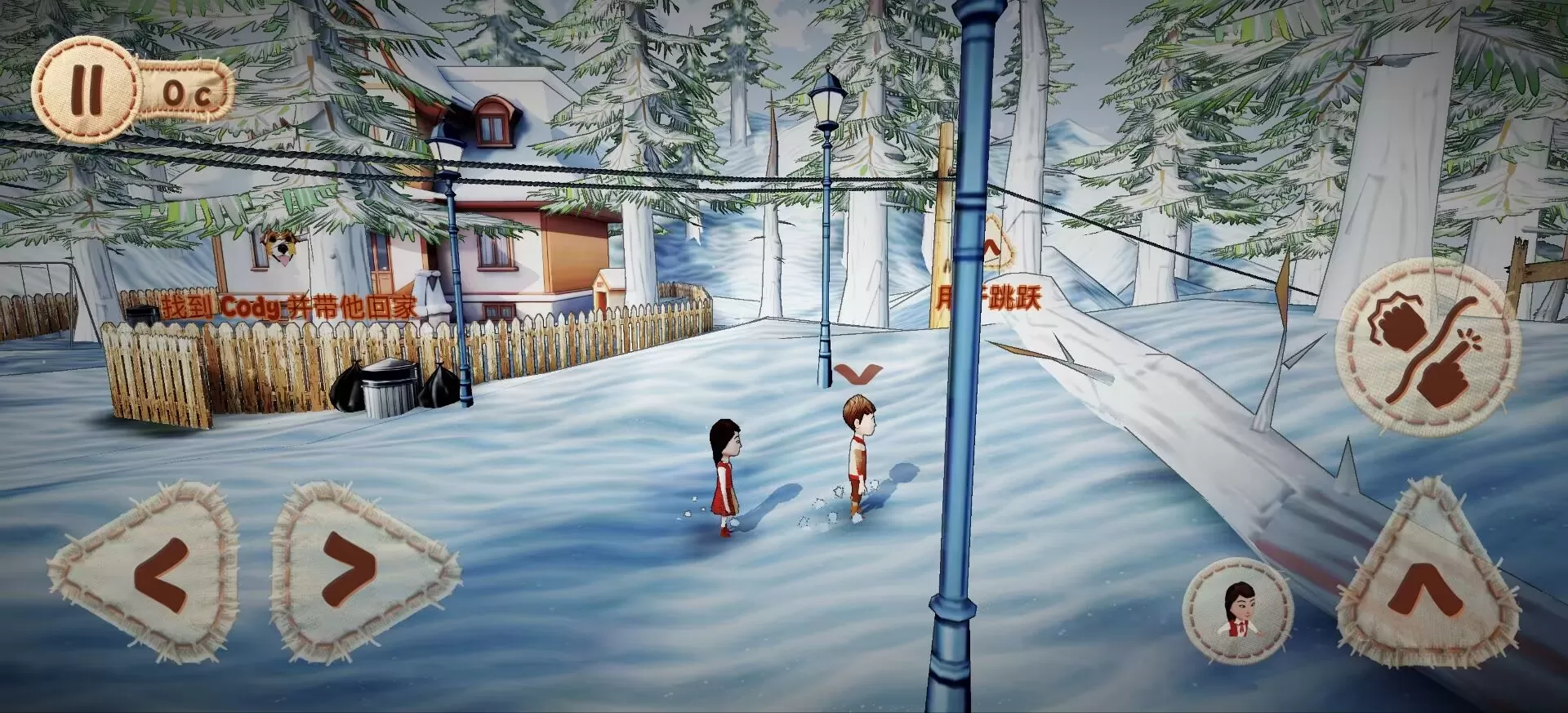Activate the grab and poke action button
Viewport: 1568px width, 713px height.
pos(1428,348)
